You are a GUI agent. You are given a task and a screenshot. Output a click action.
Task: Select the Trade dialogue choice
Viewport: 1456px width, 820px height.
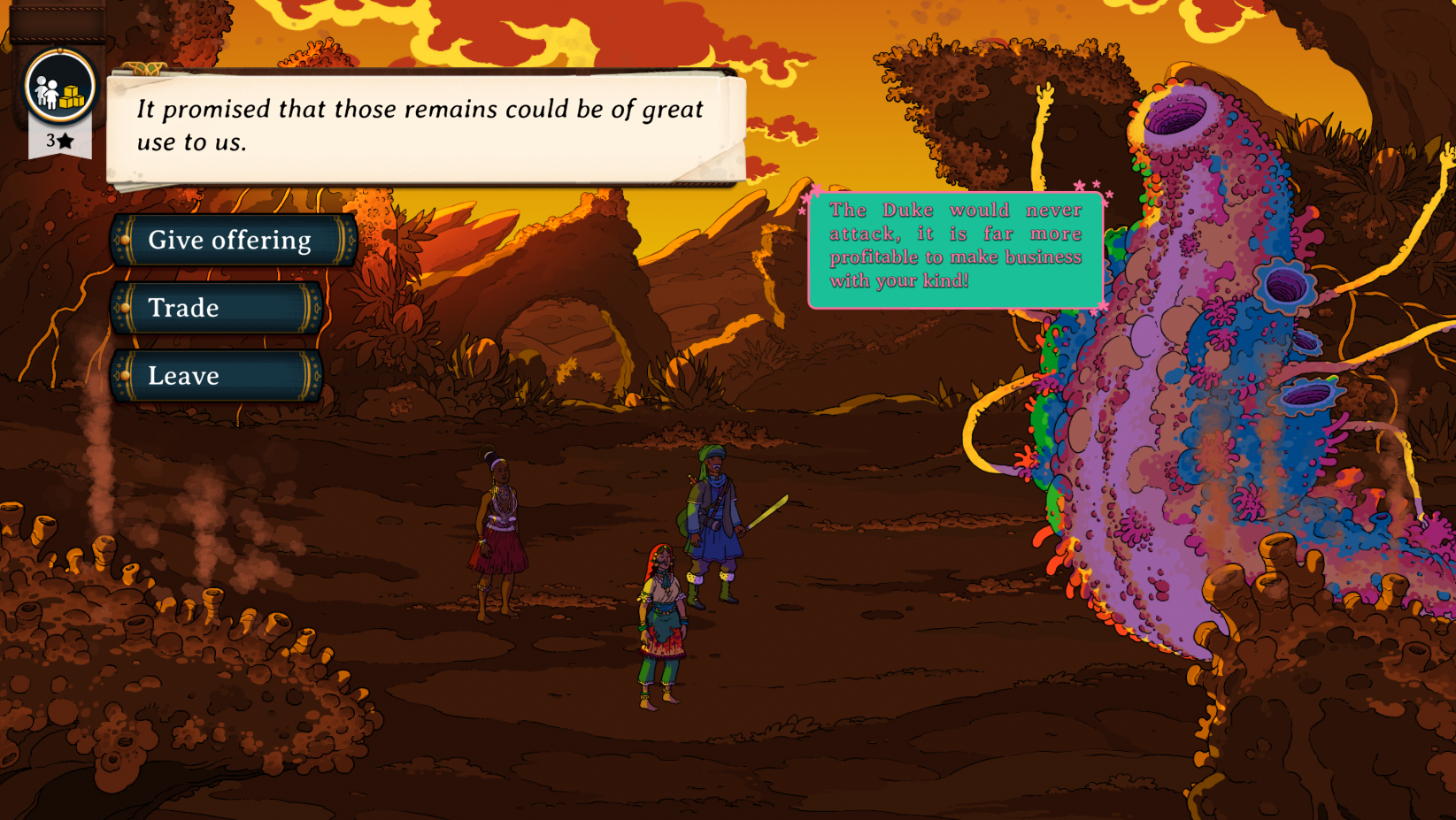tap(216, 308)
